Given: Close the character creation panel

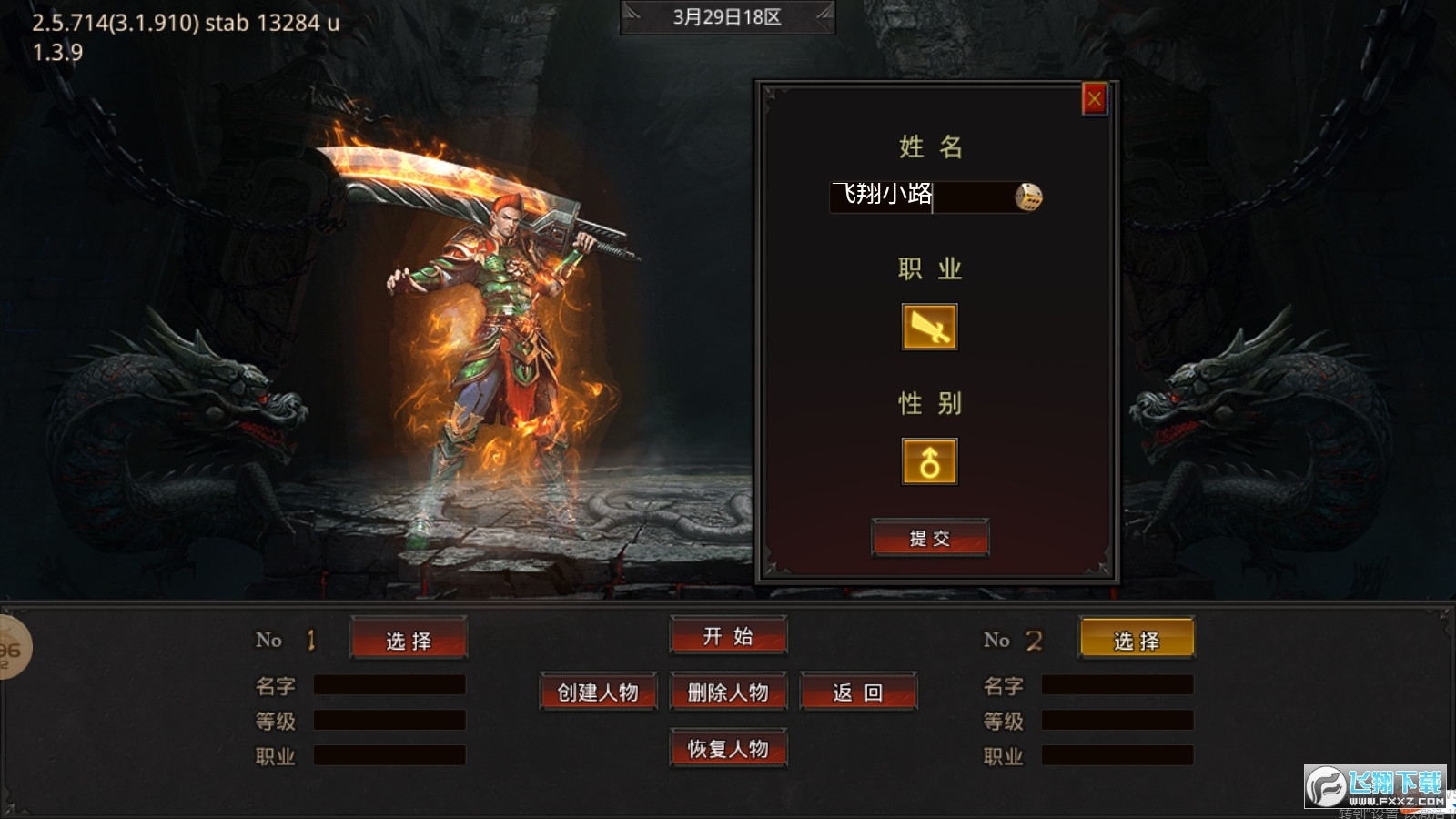Looking at the screenshot, I should tap(1094, 98).
